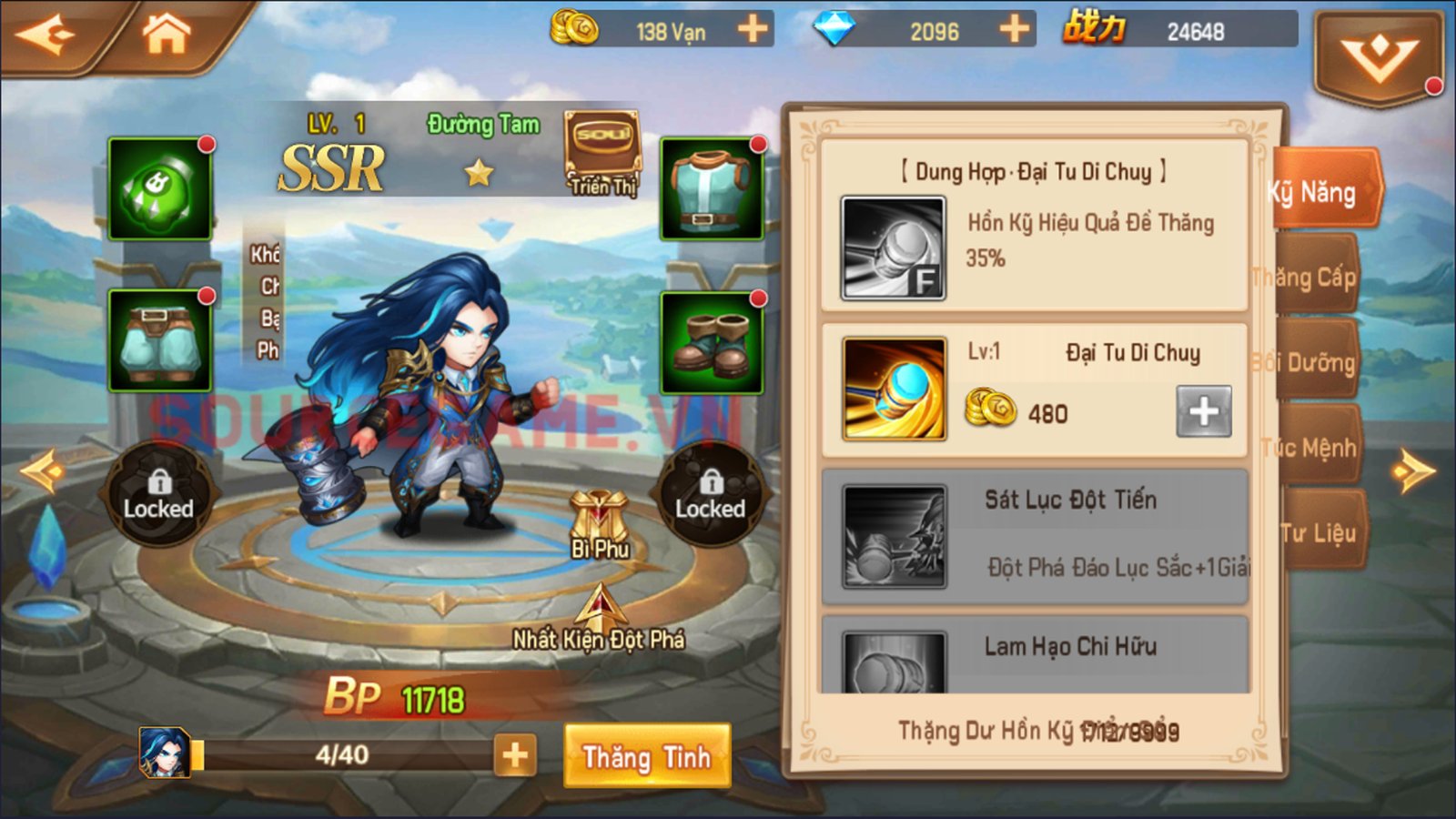
Task: Click the left Locked equipment slot
Action: 157,496
